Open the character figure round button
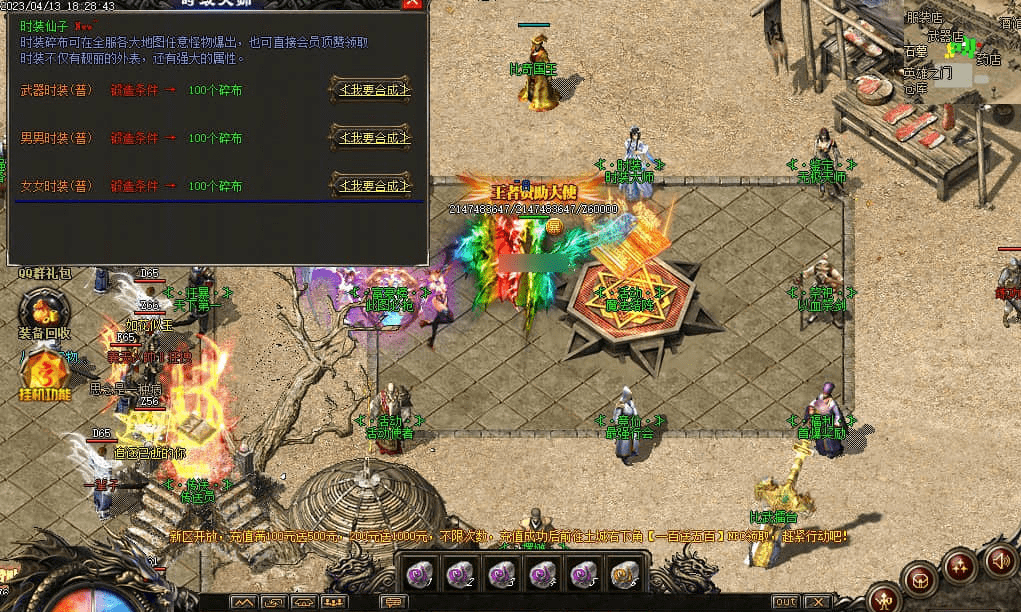The image size is (1021, 612). 884,598
